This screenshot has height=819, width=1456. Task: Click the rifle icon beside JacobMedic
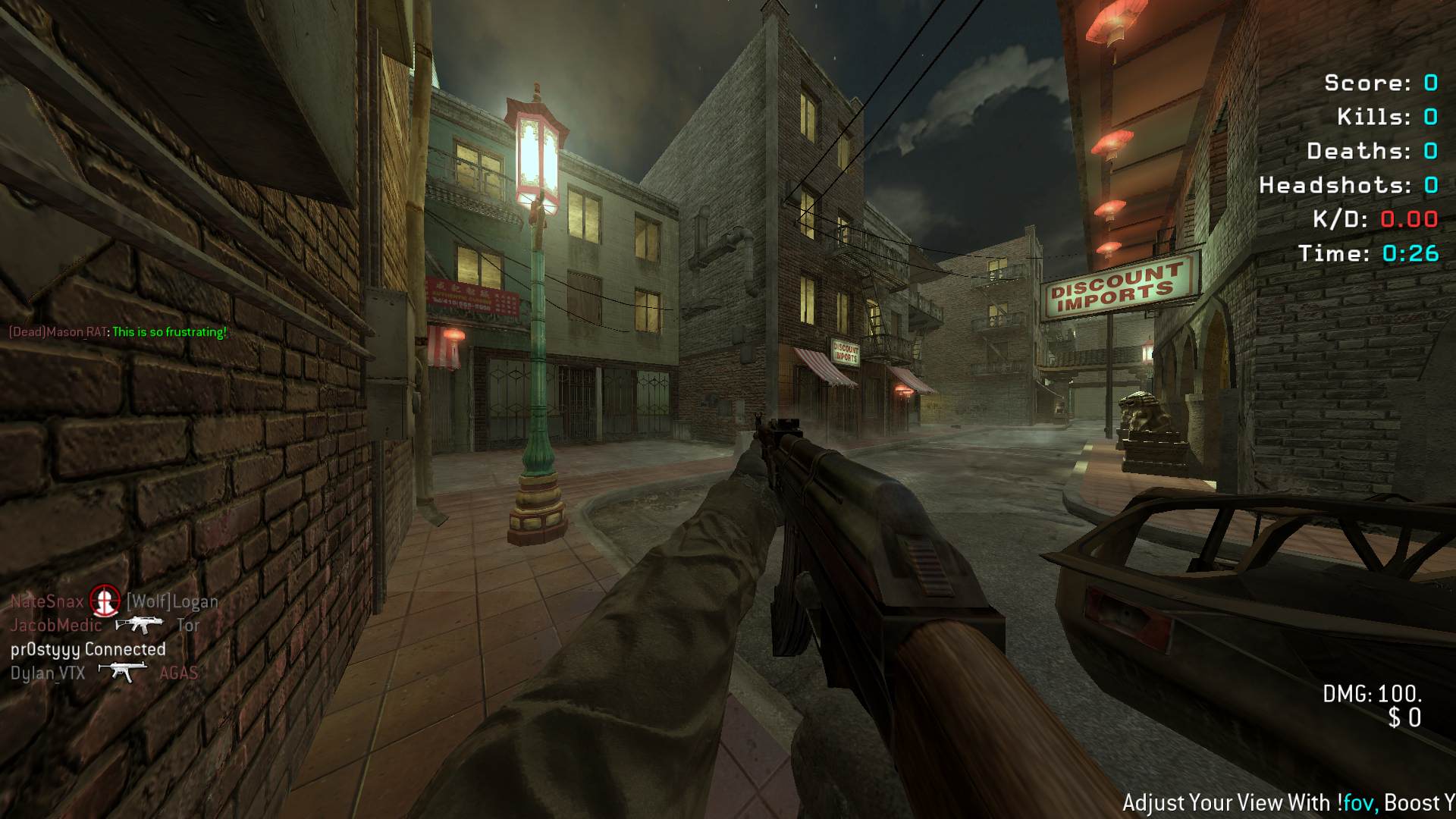click(x=139, y=625)
